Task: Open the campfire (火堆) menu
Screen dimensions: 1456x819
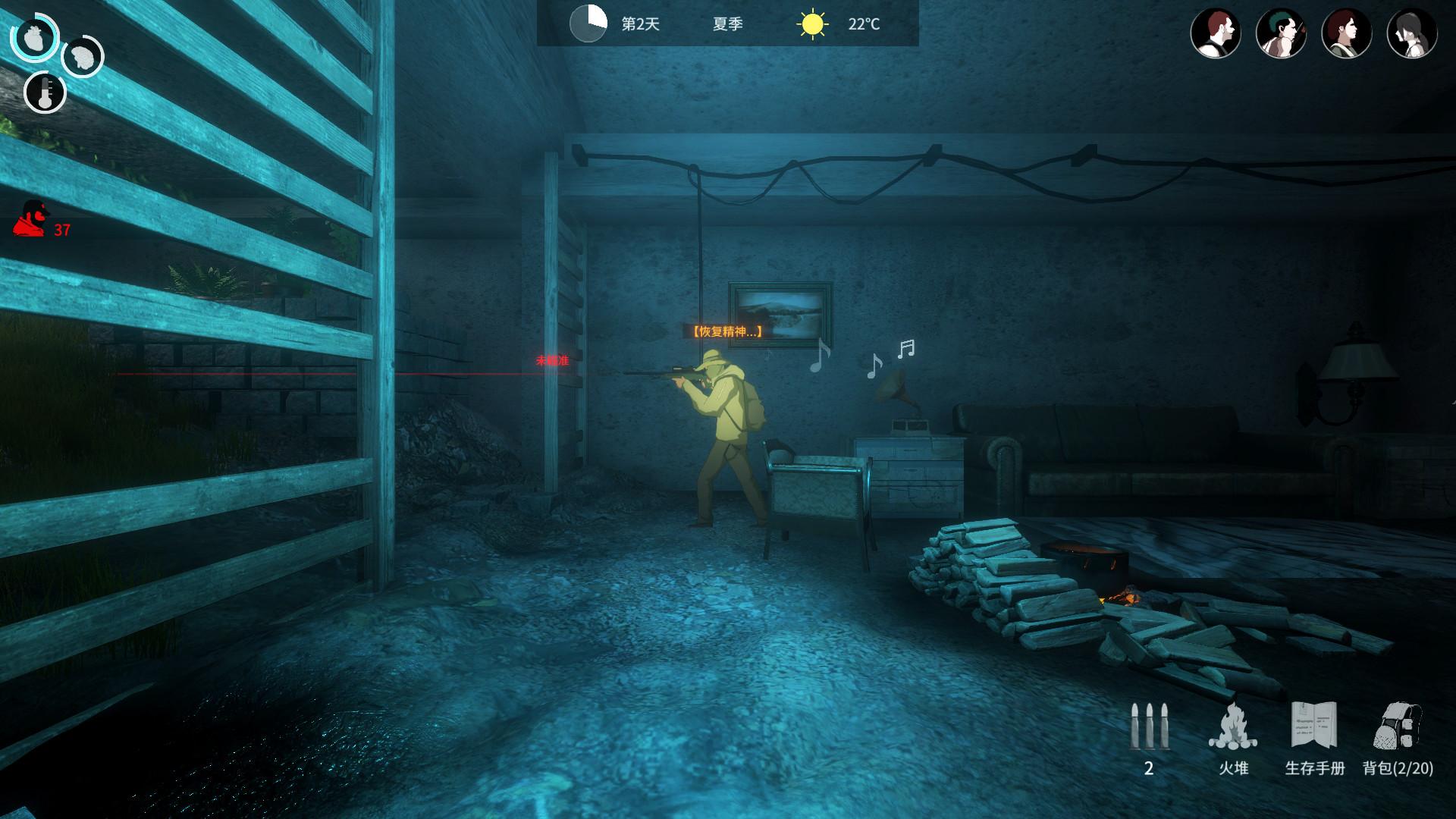Action: click(x=1233, y=728)
